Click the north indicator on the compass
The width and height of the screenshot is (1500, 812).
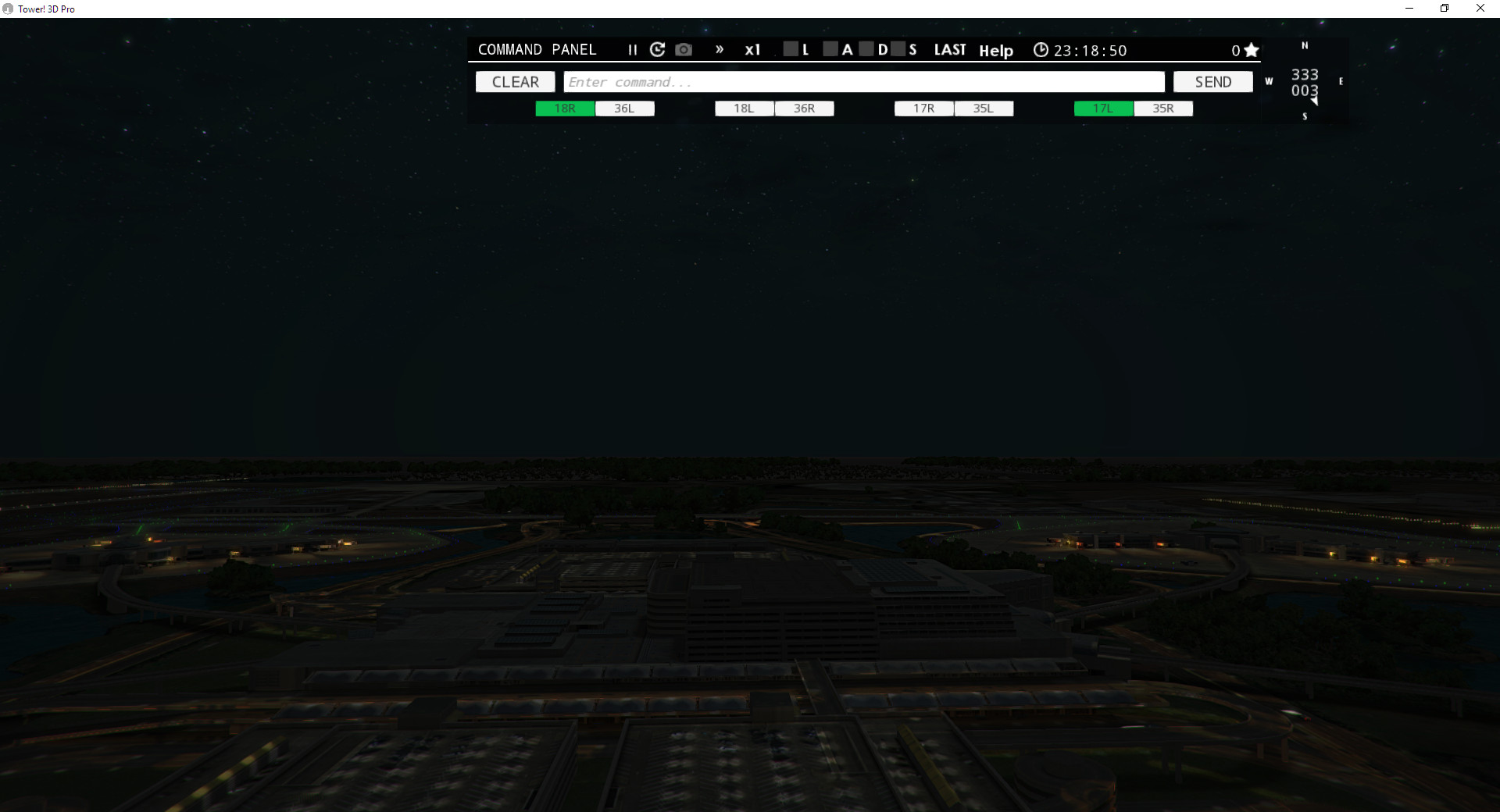(1303, 45)
